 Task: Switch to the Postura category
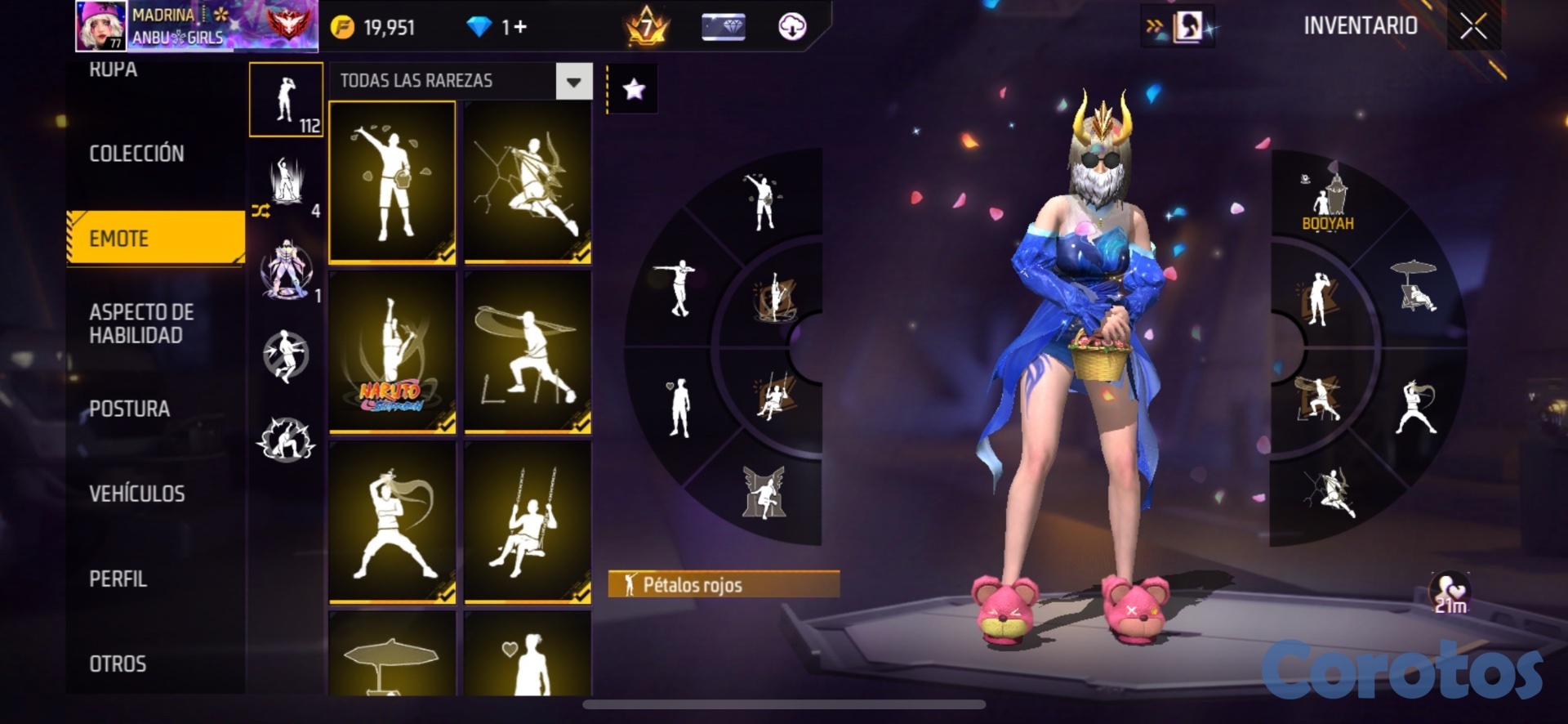point(129,409)
